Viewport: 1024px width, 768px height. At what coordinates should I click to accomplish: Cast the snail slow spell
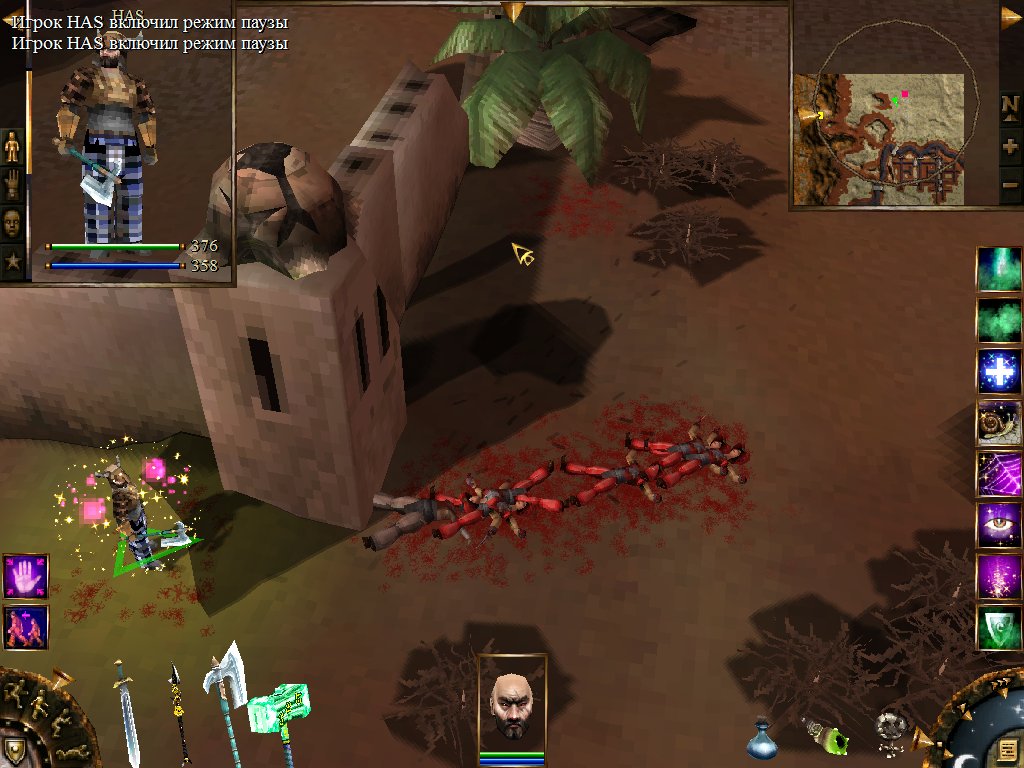tap(999, 423)
